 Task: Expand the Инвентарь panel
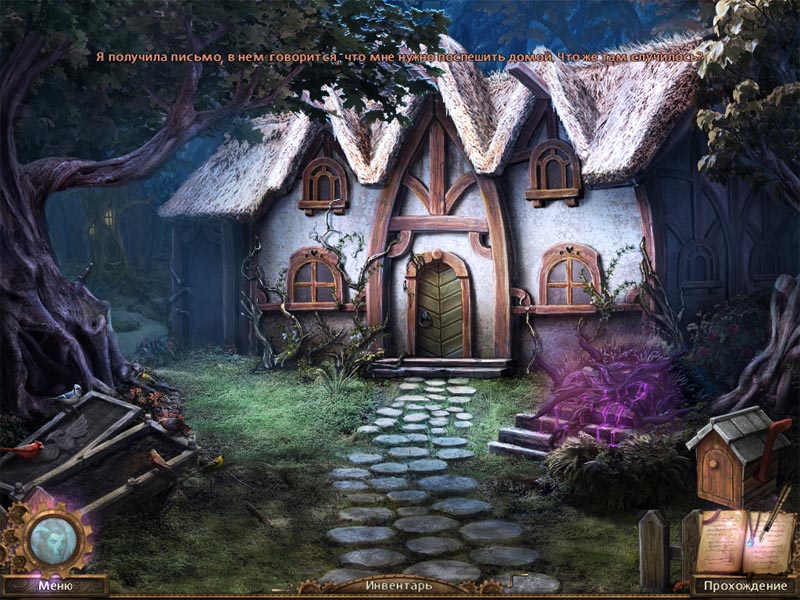coord(399,586)
